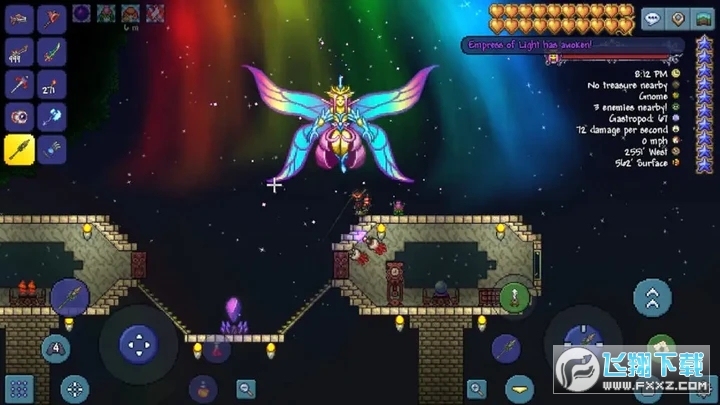Tap the binoculars button showing 4
Screen dimensions: 720x405
click(55, 349)
